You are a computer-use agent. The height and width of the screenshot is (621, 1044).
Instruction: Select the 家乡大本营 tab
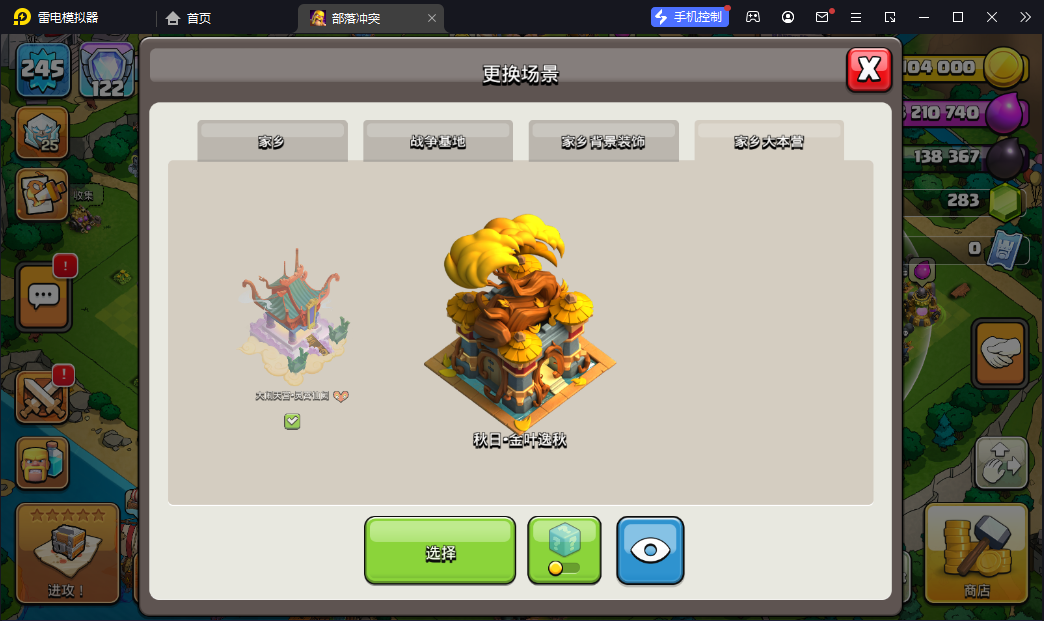(x=769, y=141)
